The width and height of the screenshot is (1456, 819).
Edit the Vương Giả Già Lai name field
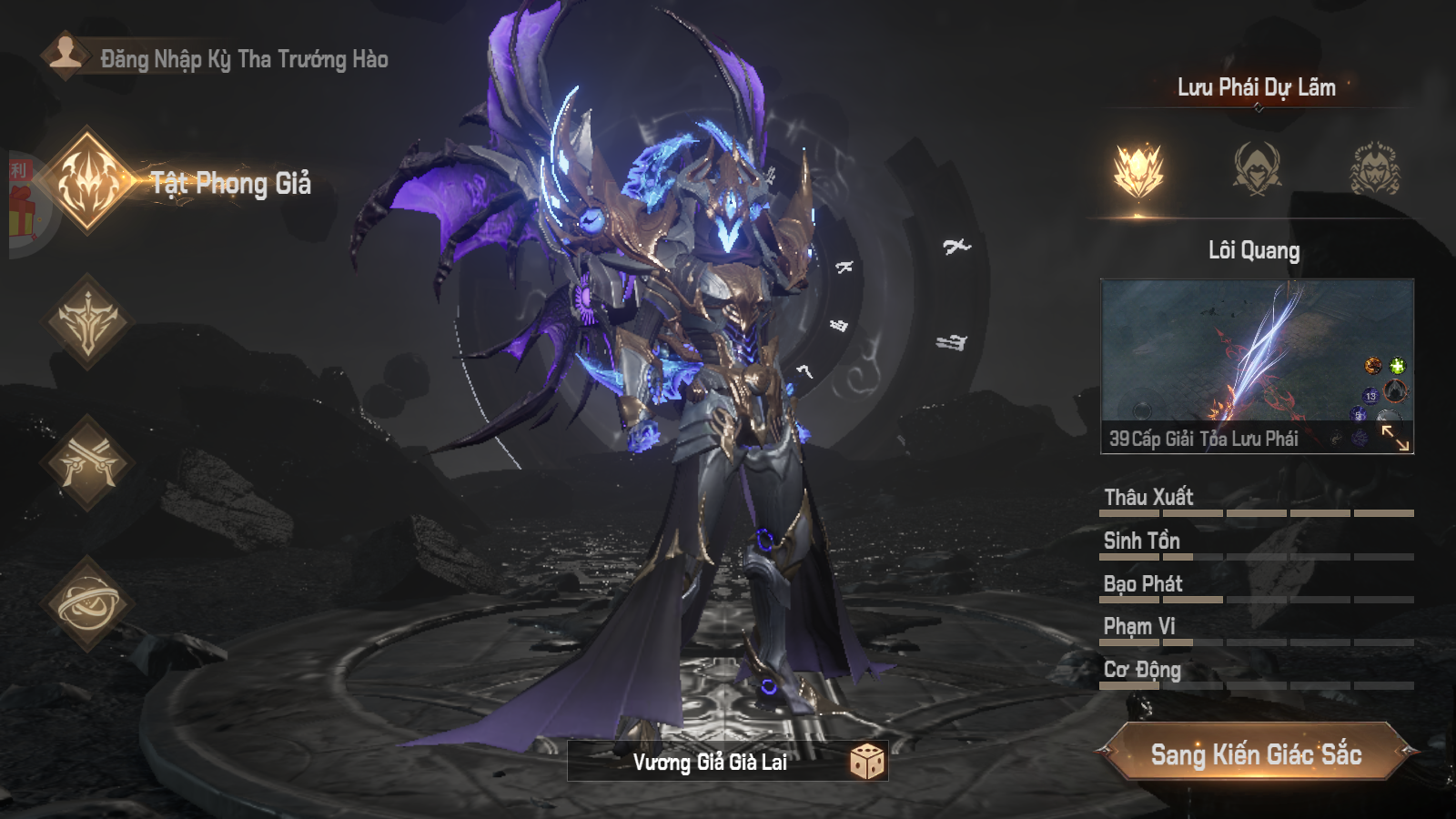(x=709, y=762)
